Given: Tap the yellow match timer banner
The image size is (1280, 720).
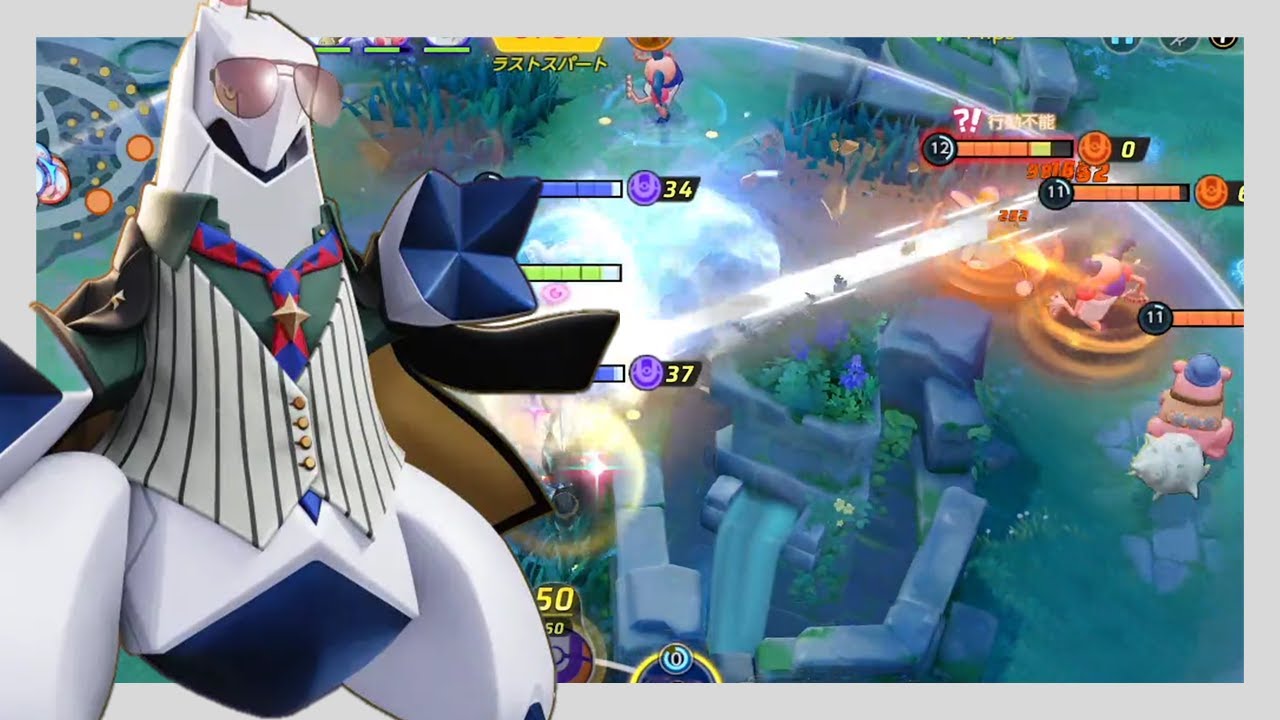Looking at the screenshot, I should pos(548,40).
